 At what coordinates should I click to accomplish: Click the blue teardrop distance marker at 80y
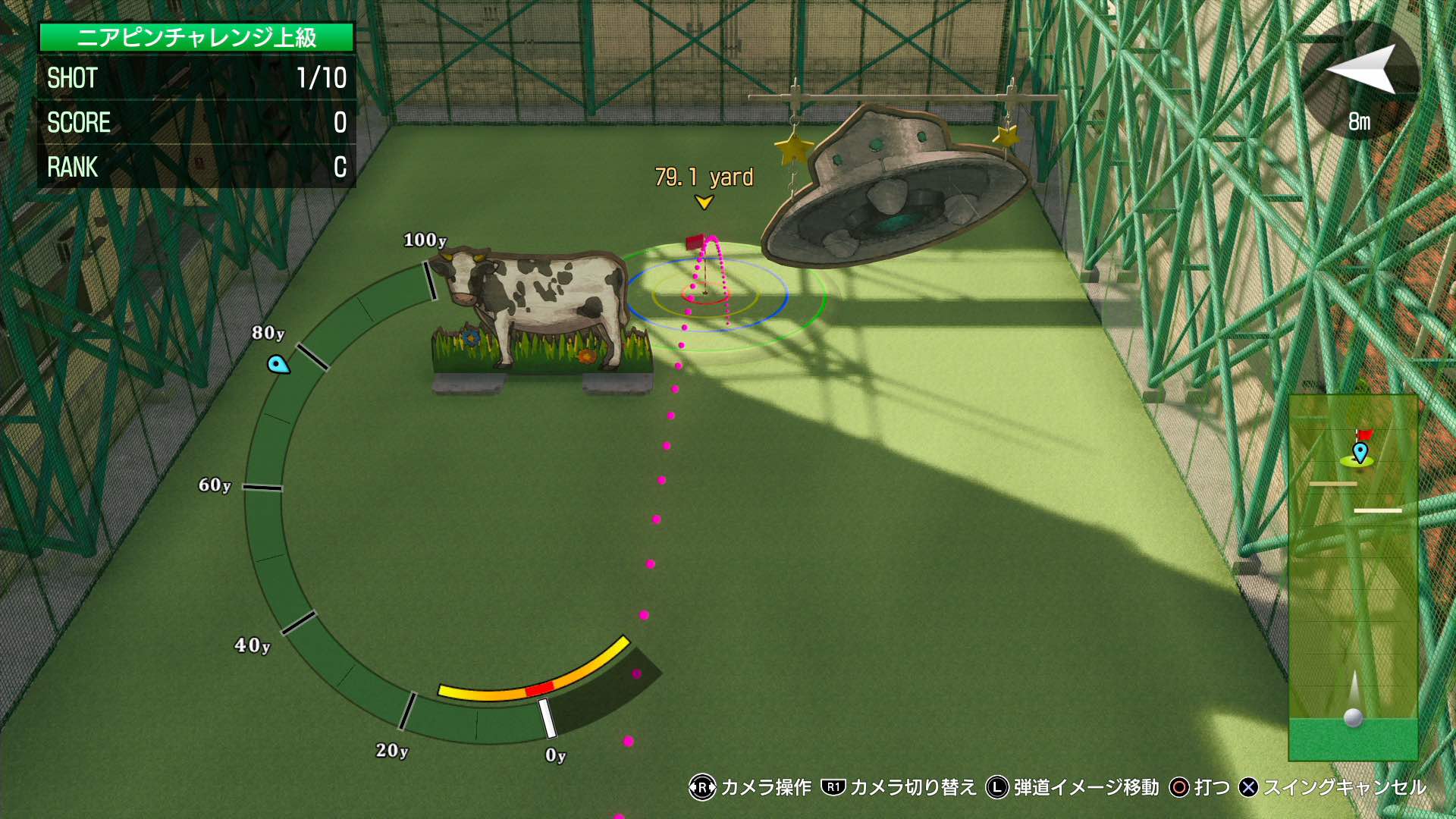[278, 366]
